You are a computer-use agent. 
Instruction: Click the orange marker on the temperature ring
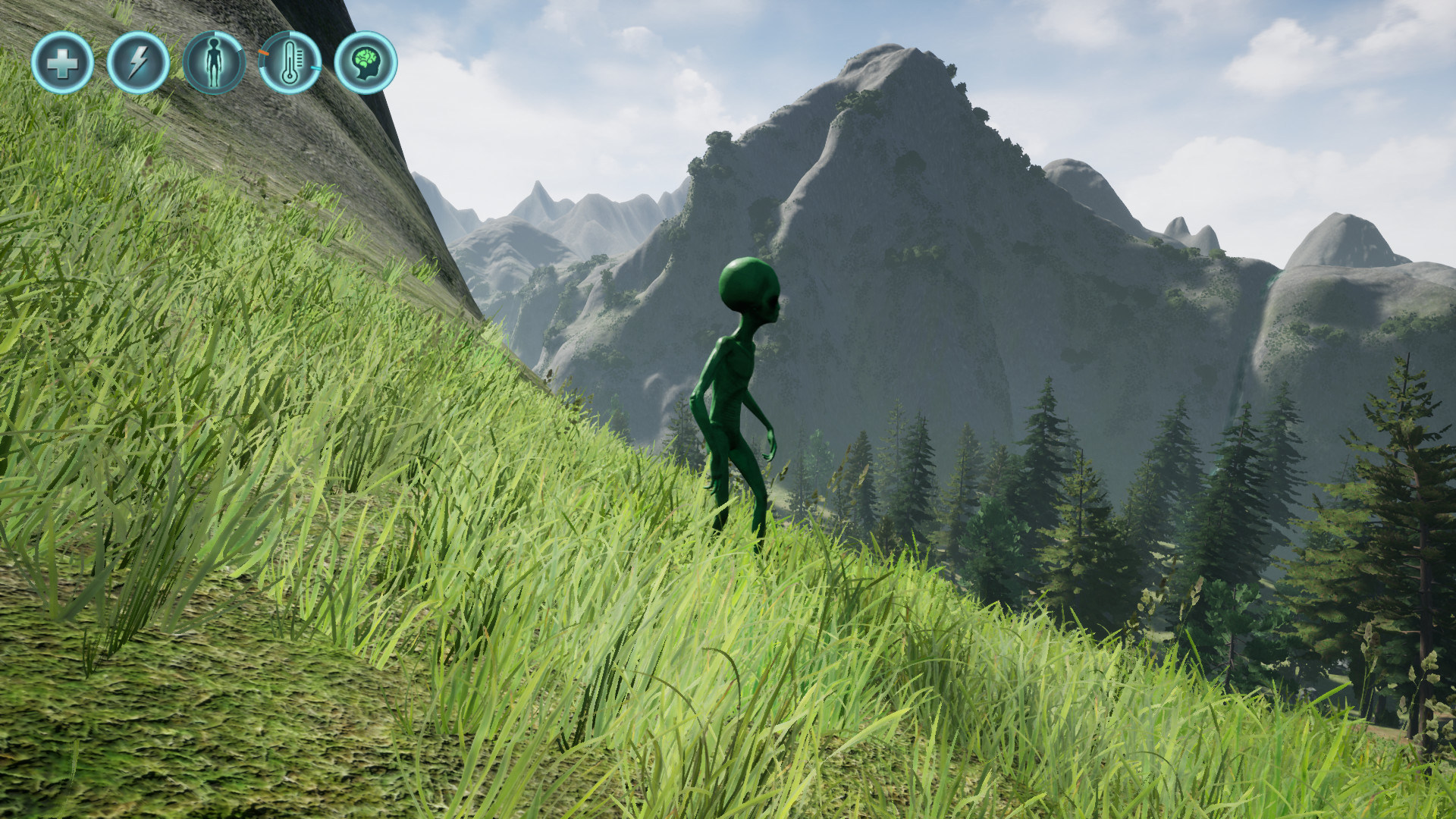click(x=263, y=53)
